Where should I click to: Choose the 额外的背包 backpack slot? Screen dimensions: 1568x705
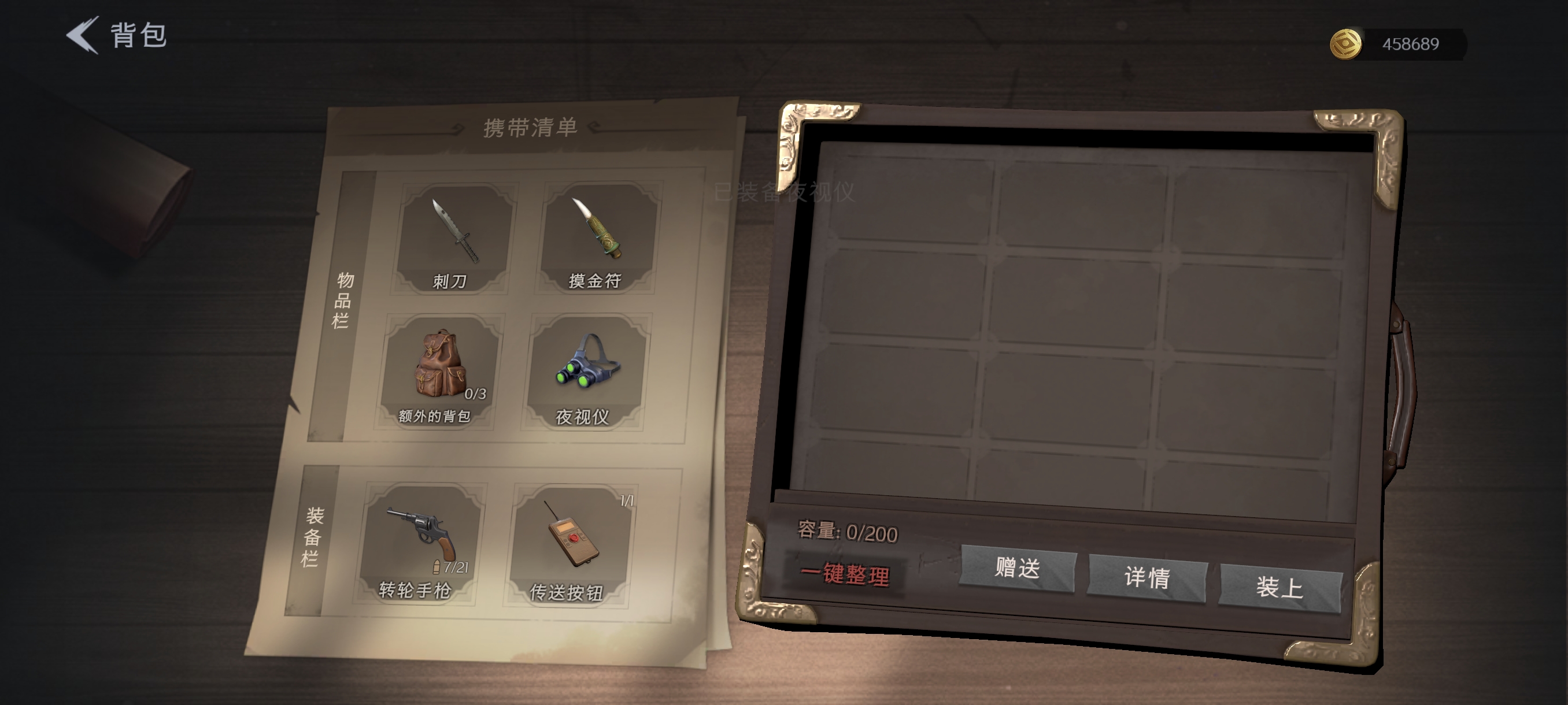(x=438, y=372)
